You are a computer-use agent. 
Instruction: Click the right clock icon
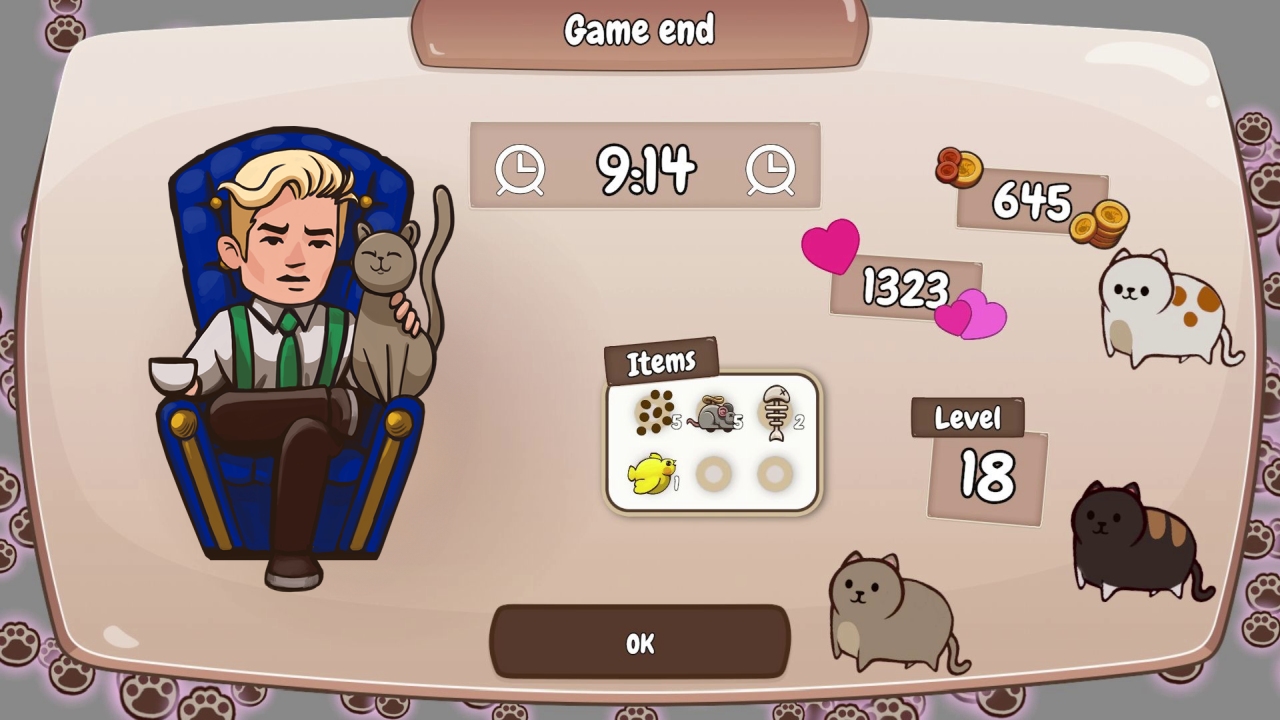(771, 169)
